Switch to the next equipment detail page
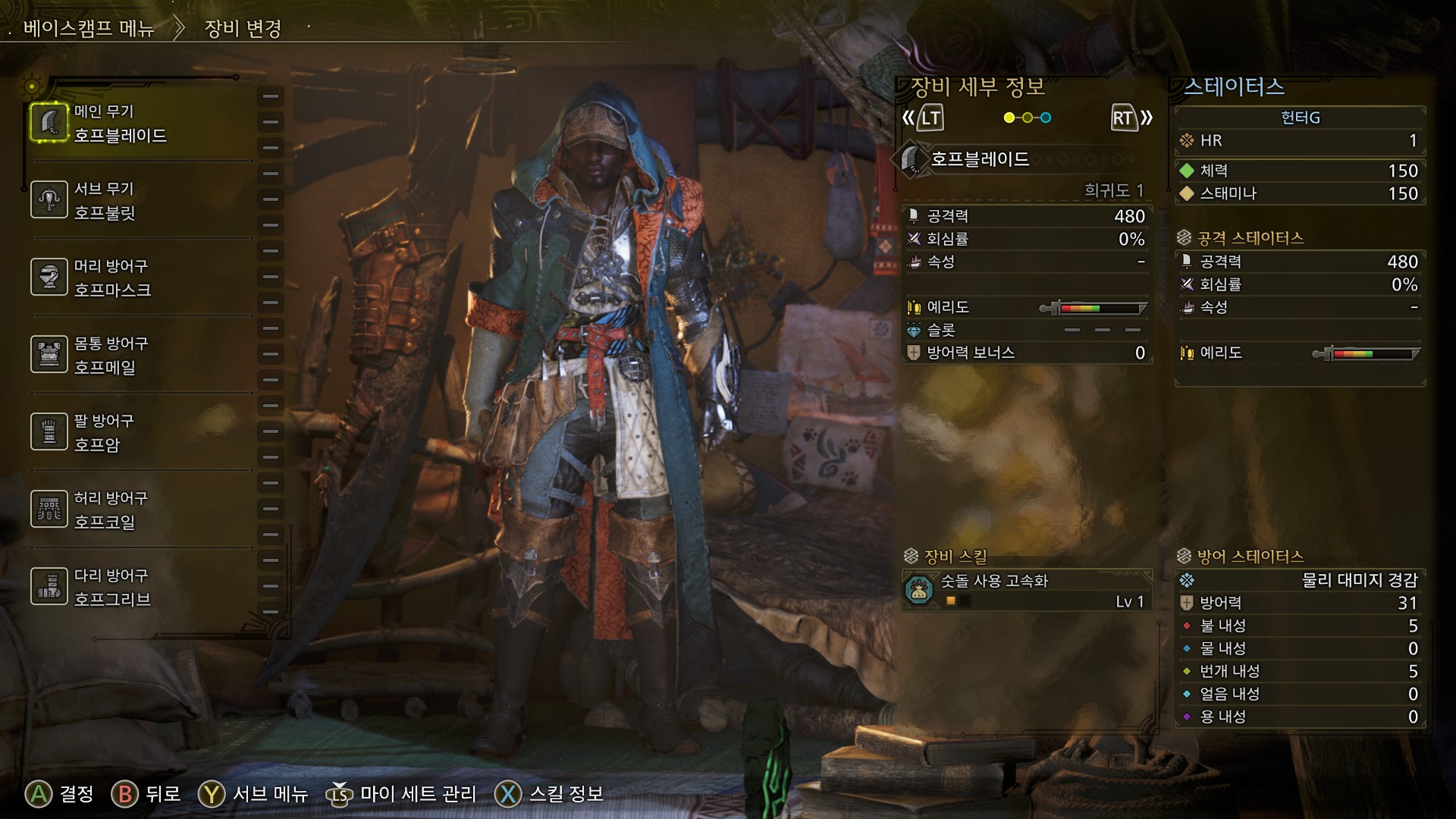Viewport: 1456px width, 819px height. click(1131, 118)
